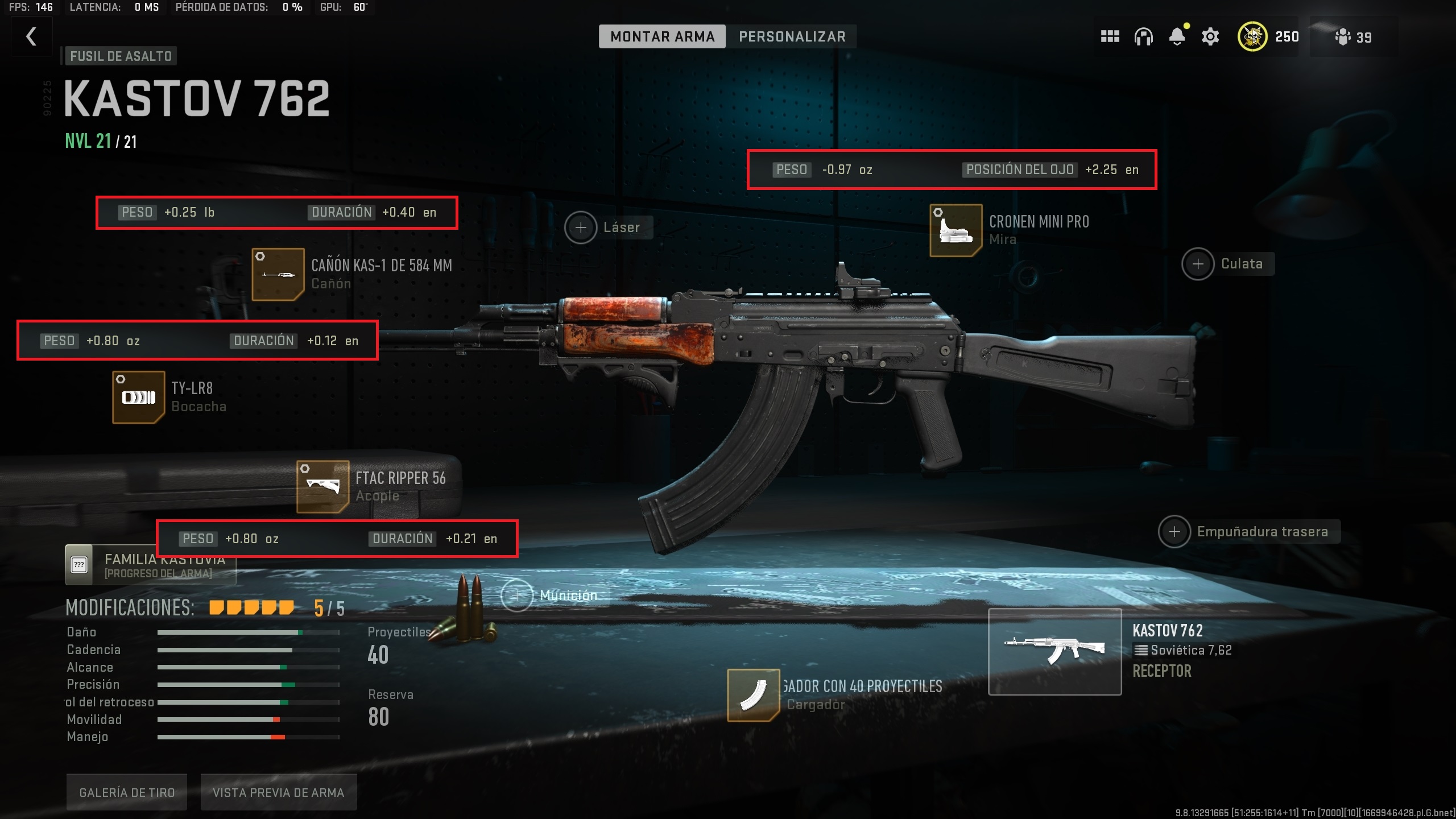
Task: Check notifications via the bell icon
Action: point(1176,36)
